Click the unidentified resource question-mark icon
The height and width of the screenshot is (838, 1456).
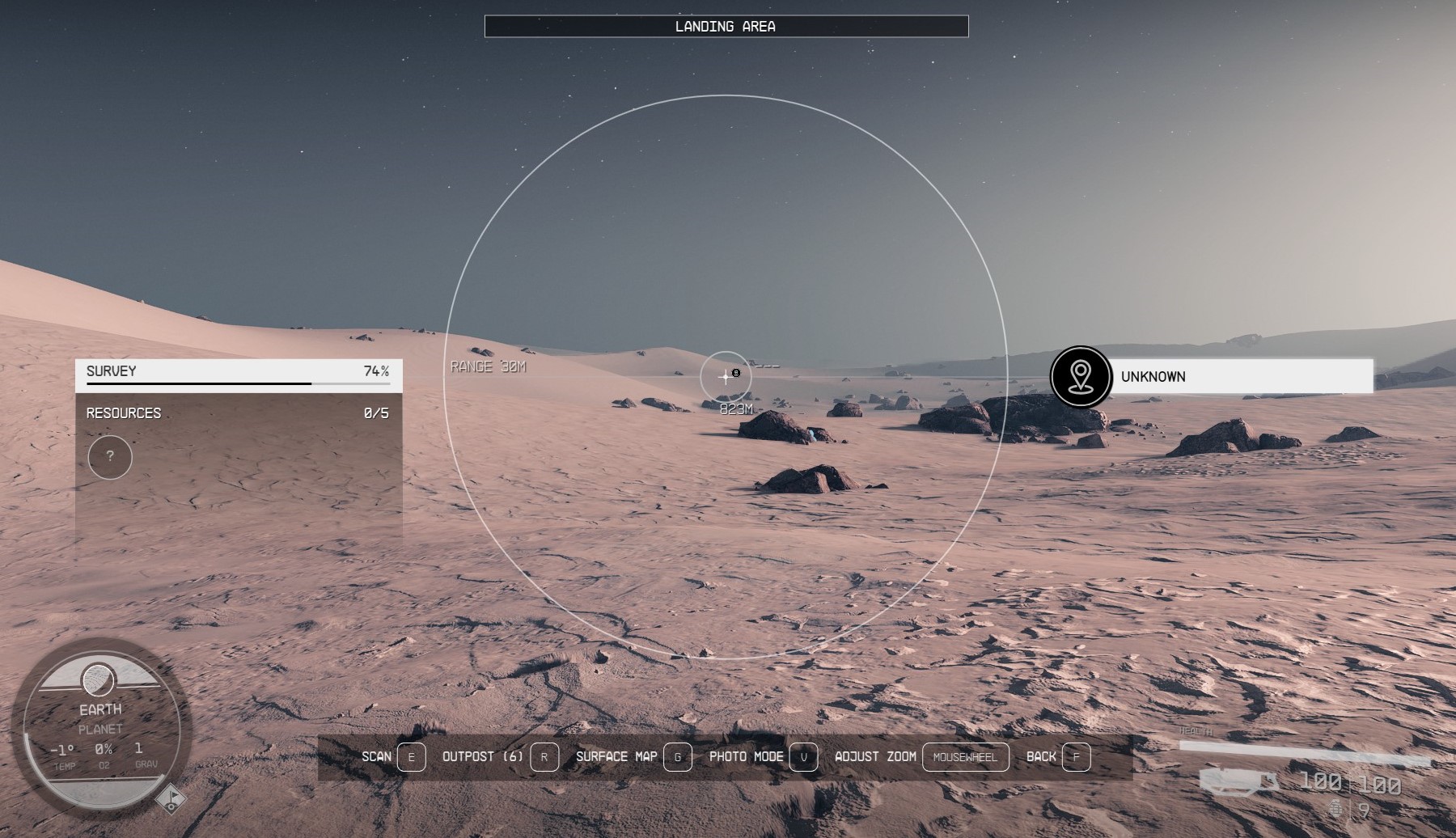click(109, 458)
